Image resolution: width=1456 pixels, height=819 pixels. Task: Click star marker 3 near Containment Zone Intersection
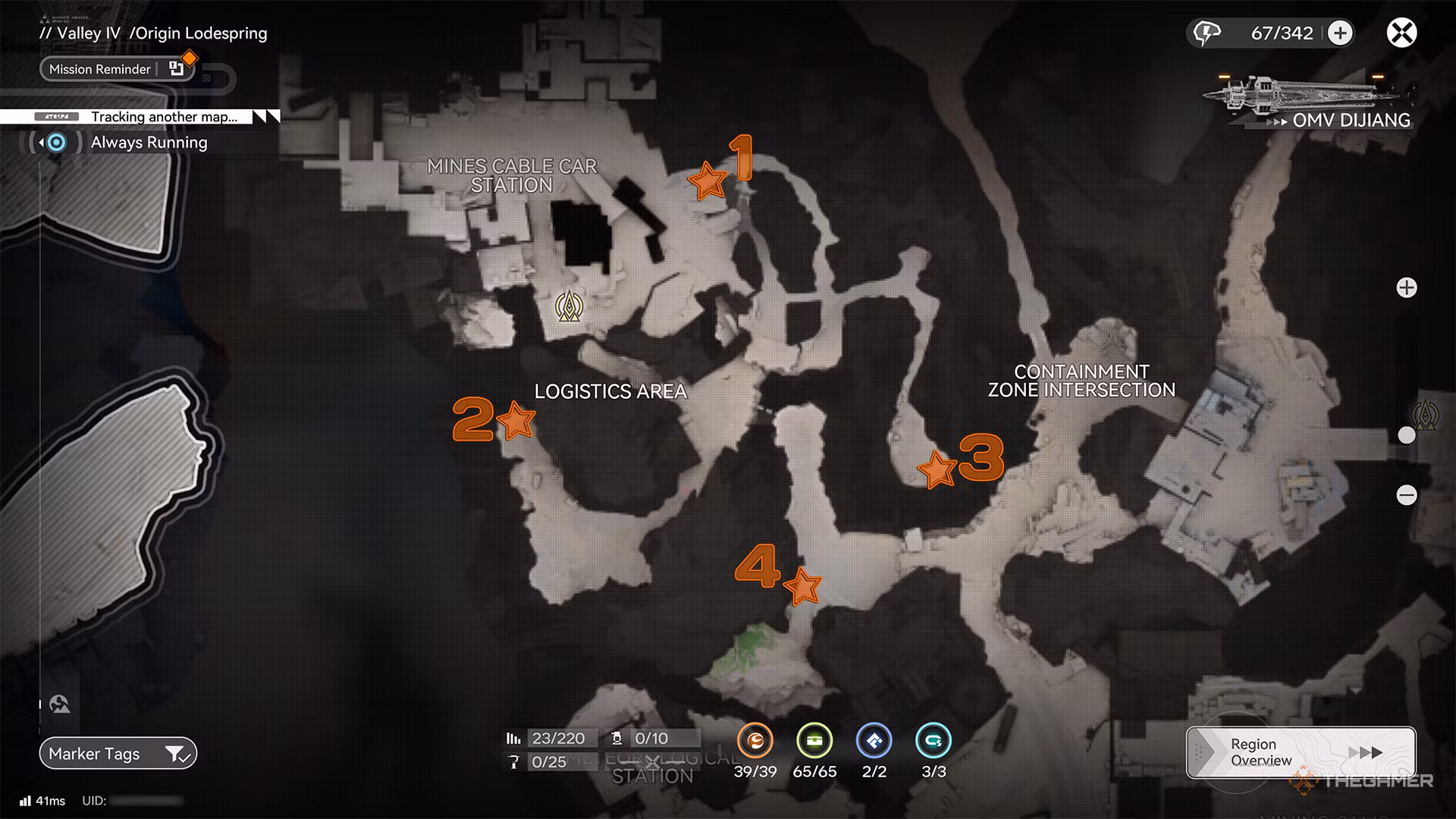coord(937,470)
